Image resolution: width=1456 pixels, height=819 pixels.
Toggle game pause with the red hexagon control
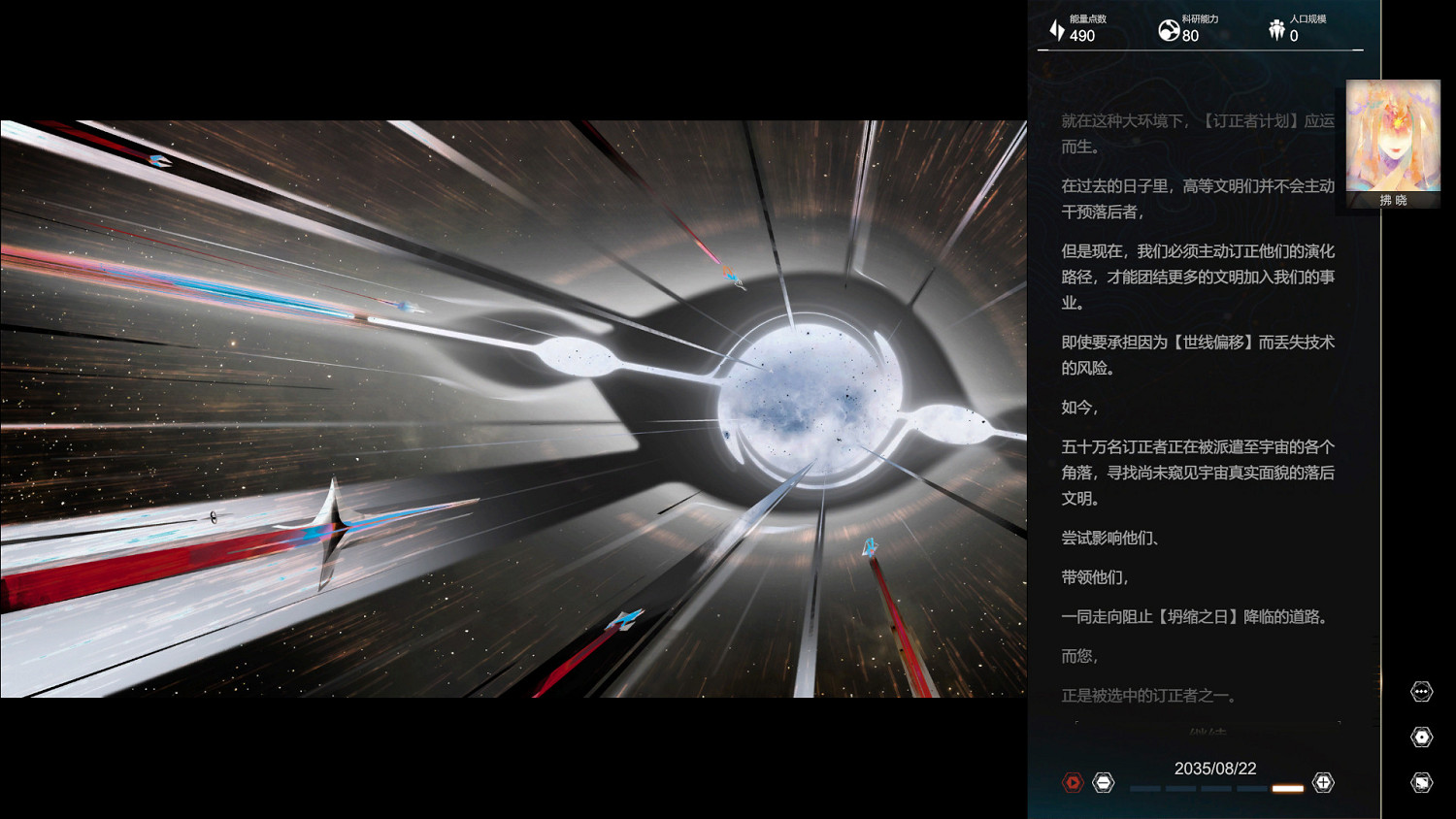pyautogui.click(x=1072, y=782)
